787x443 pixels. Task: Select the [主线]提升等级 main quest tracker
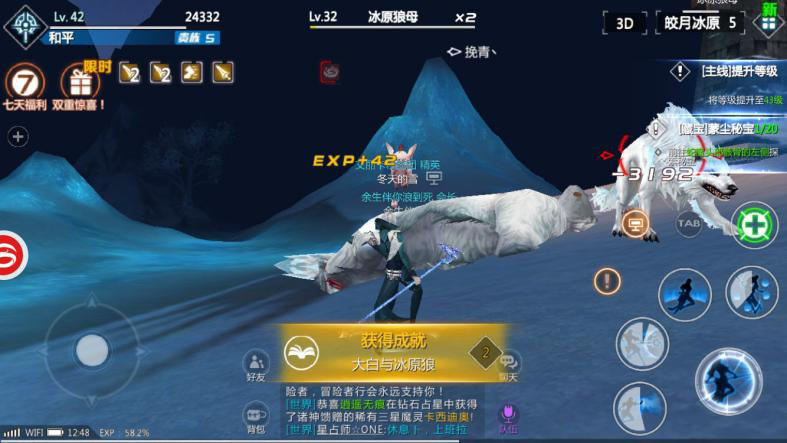coord(728,71)
